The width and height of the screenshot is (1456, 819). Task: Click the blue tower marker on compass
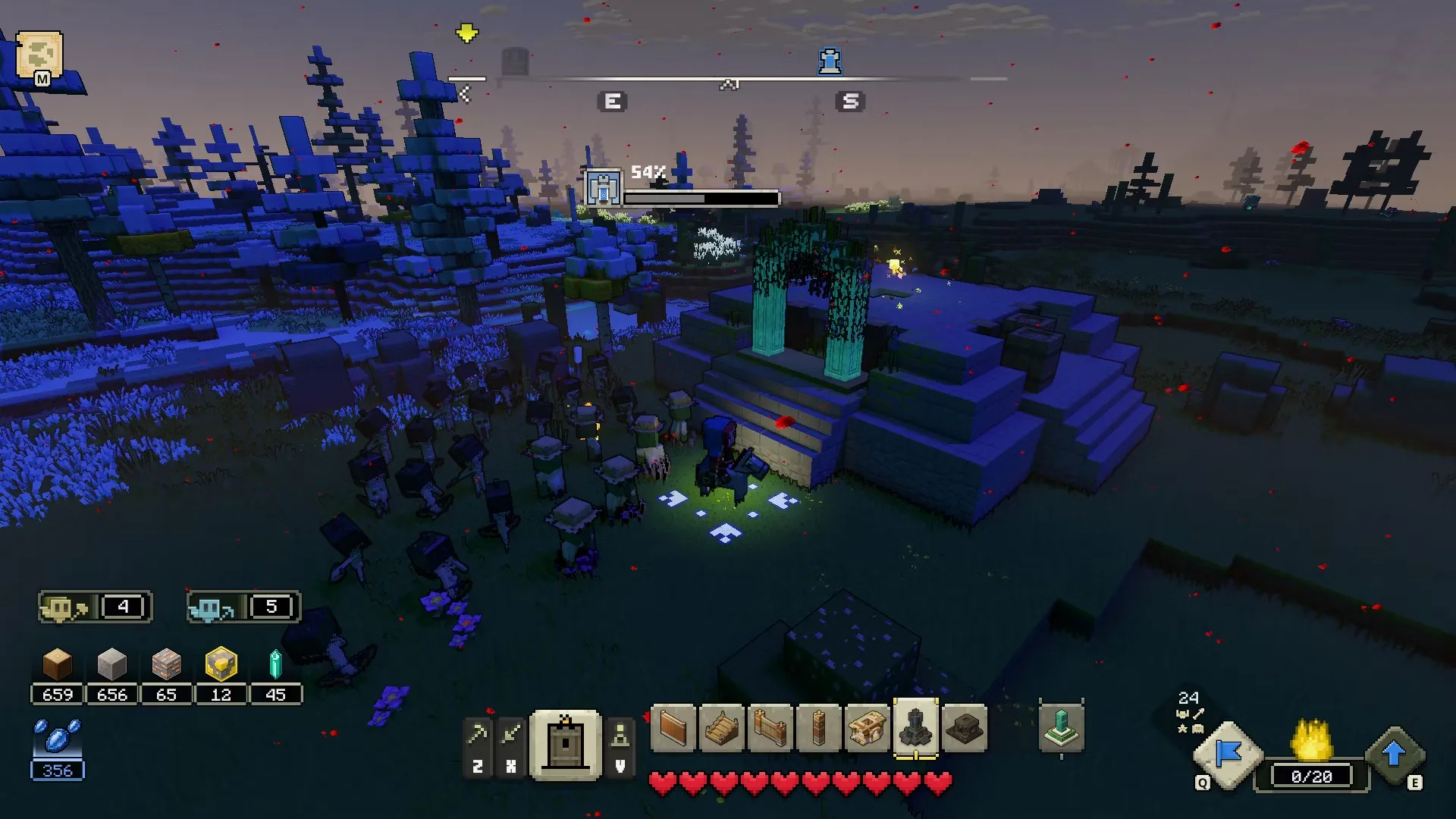pyautogui.click(x=830, y=61)
